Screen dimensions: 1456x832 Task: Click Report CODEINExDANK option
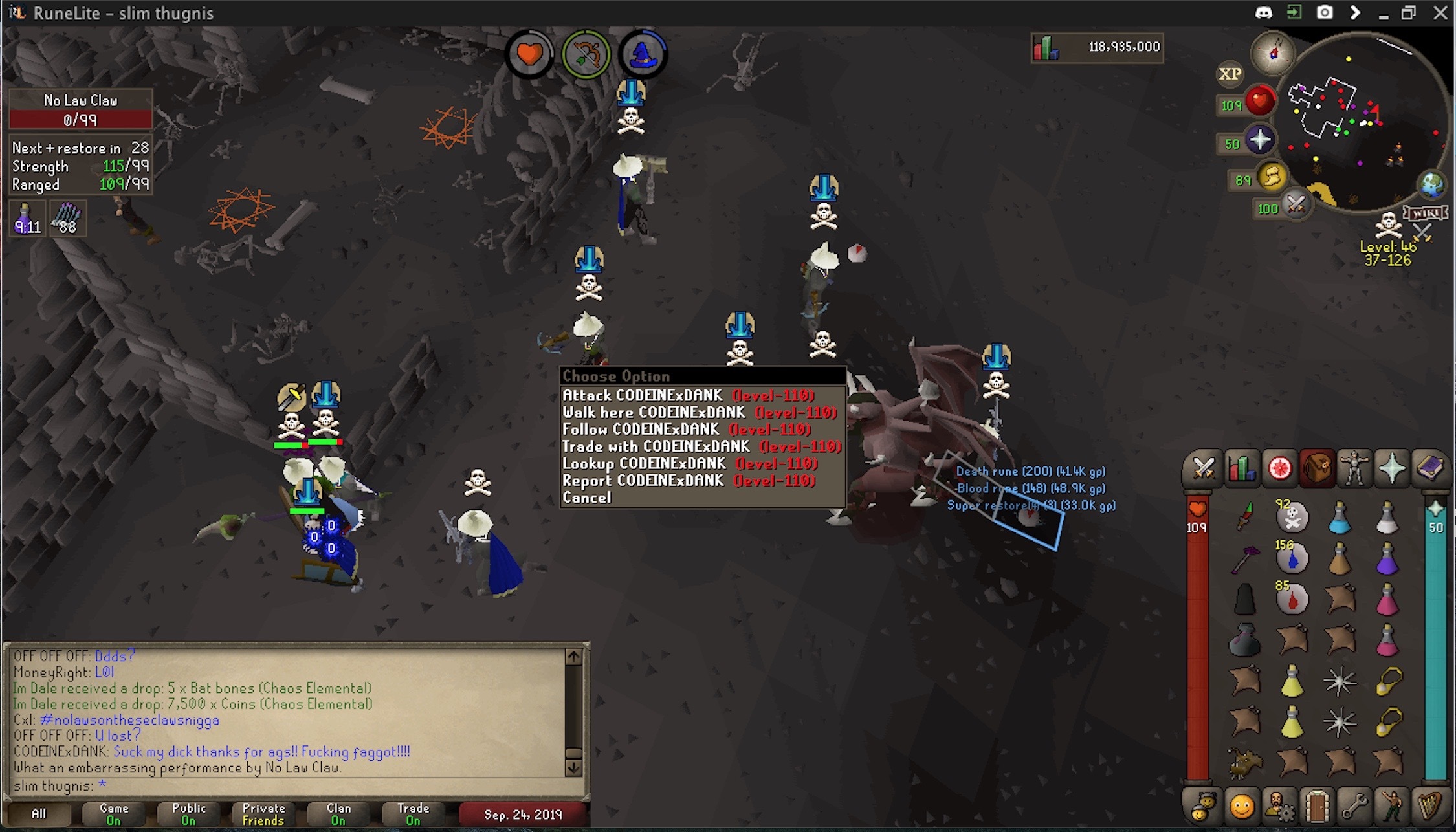[688, 481]
